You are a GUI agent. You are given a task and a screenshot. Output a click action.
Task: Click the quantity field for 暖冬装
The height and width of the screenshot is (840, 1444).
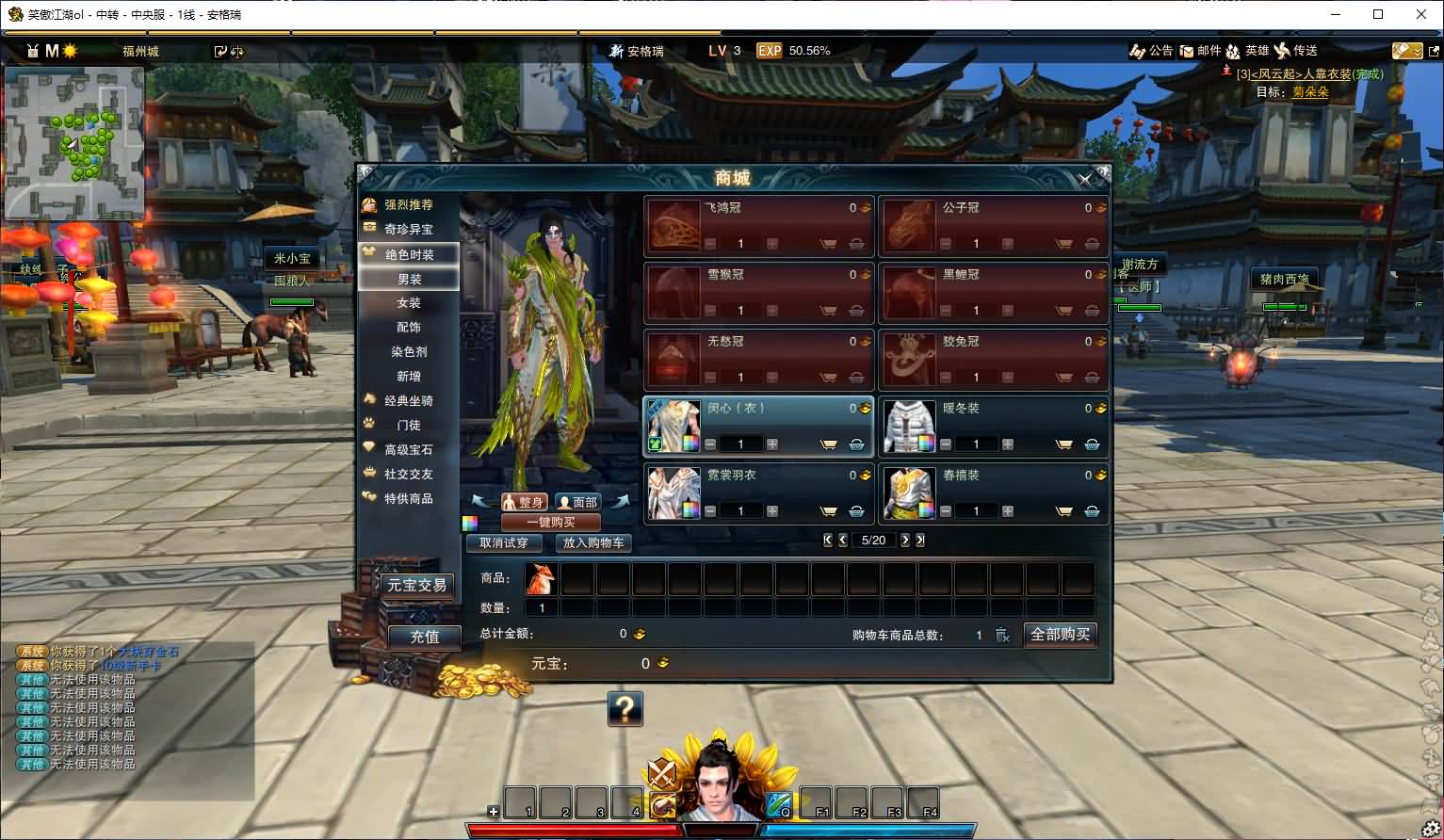tap(976, 444)
